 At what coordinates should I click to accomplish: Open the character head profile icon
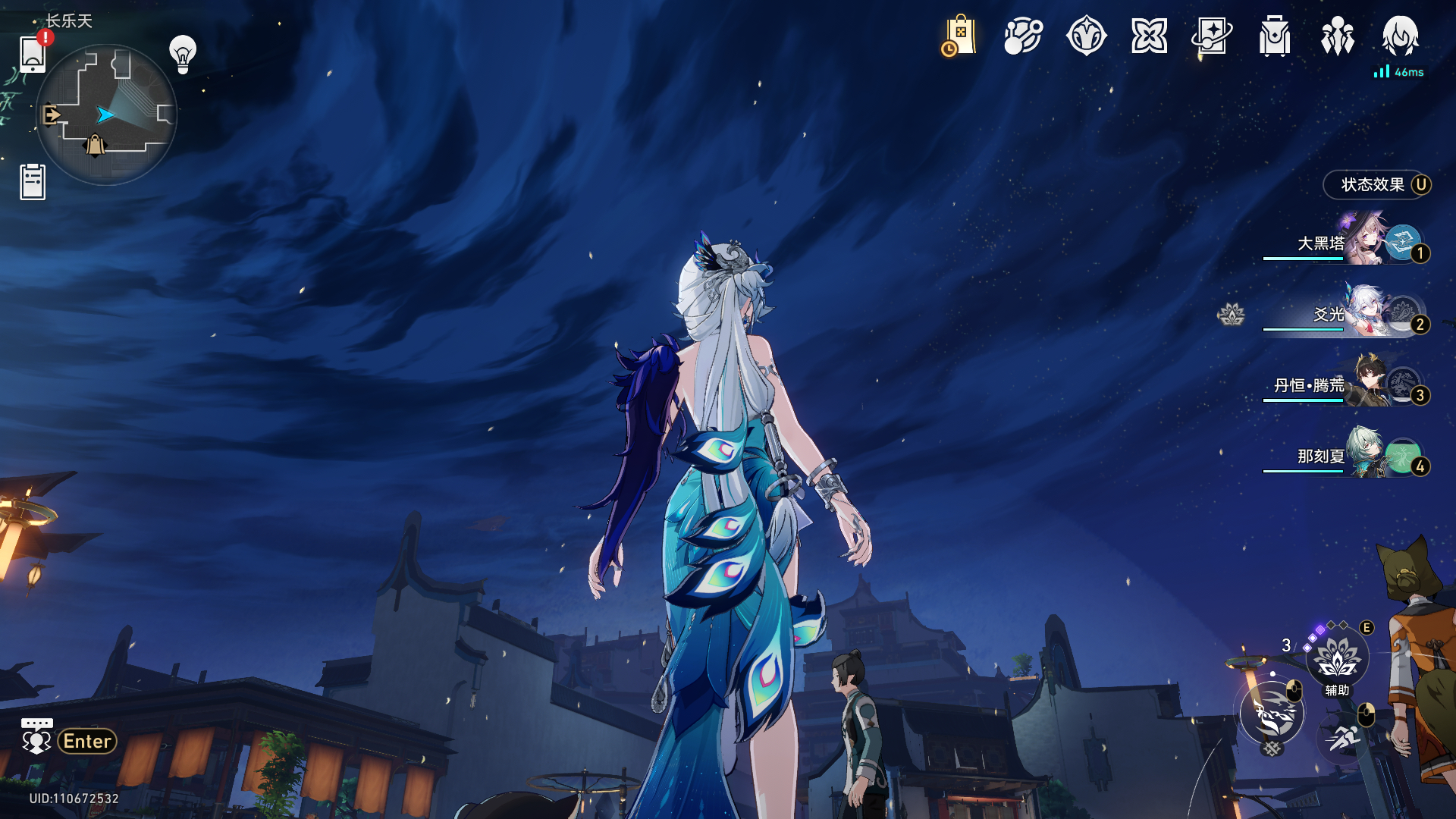click(1401, 36)
